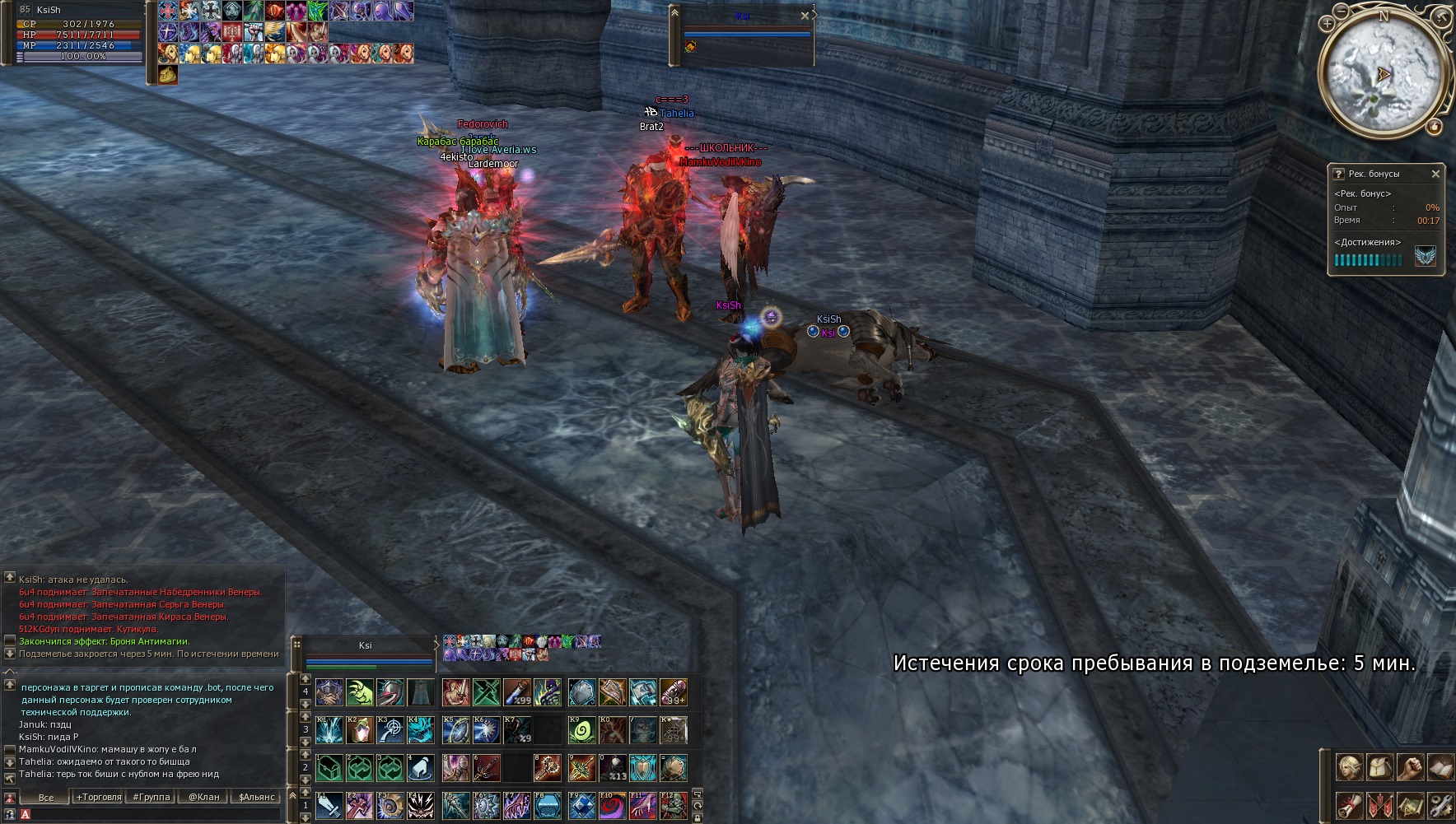
Task: Close the Ksi target window at top
Action: (805, 16)
